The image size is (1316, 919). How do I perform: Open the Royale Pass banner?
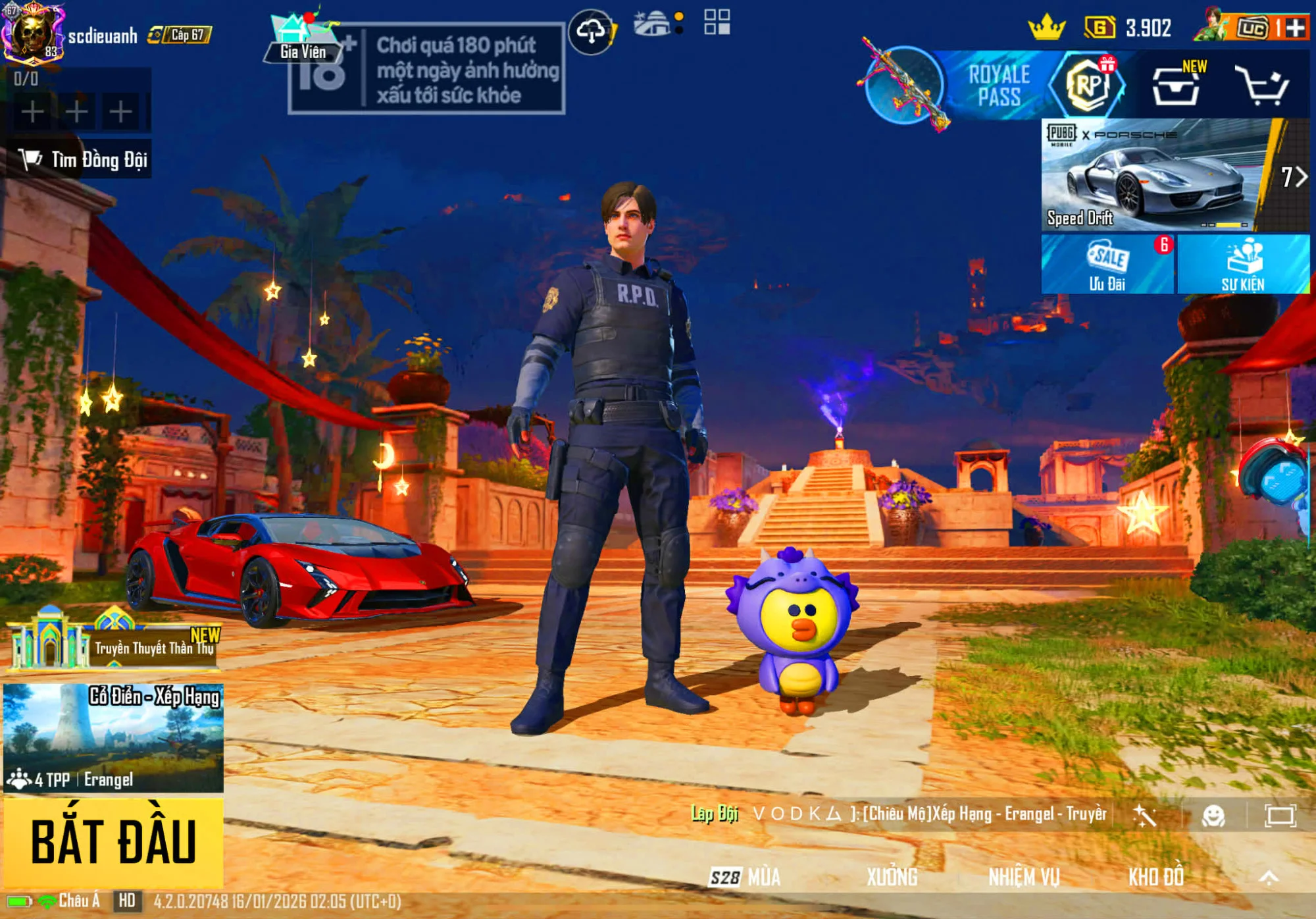point(998,86)
